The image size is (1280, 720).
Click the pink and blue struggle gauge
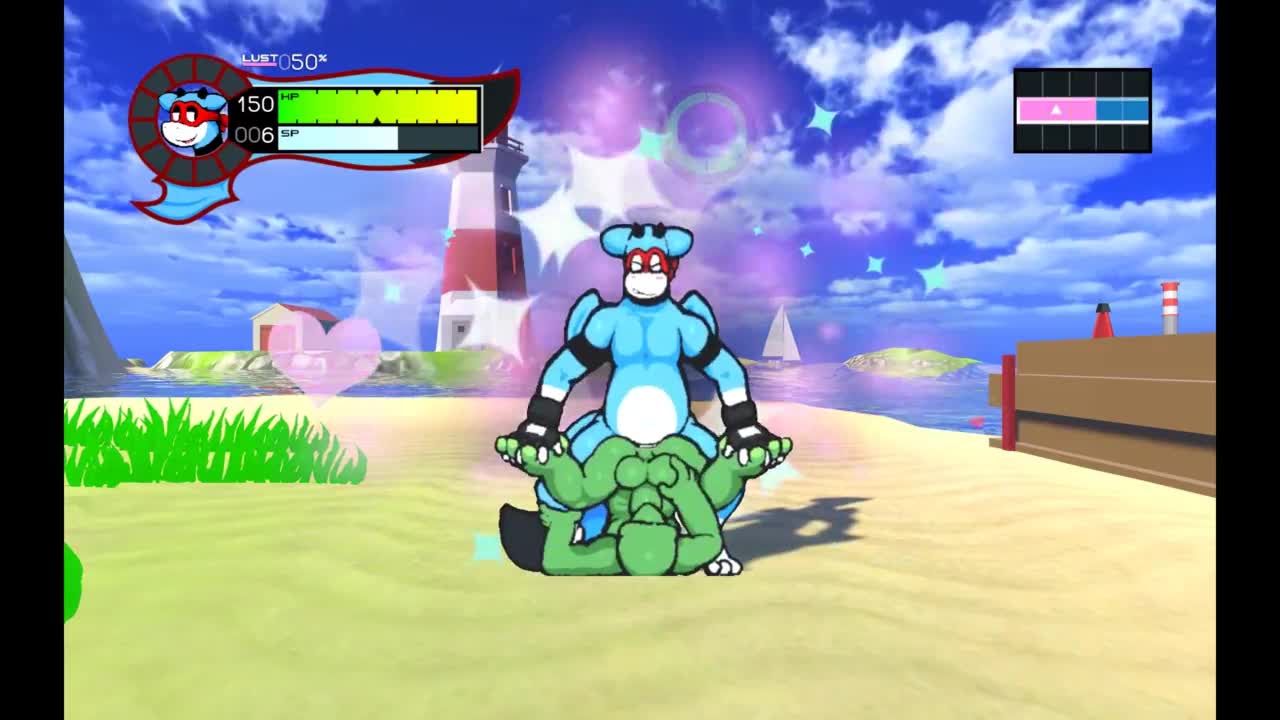pyautogui.click(x=1082, y=110)
